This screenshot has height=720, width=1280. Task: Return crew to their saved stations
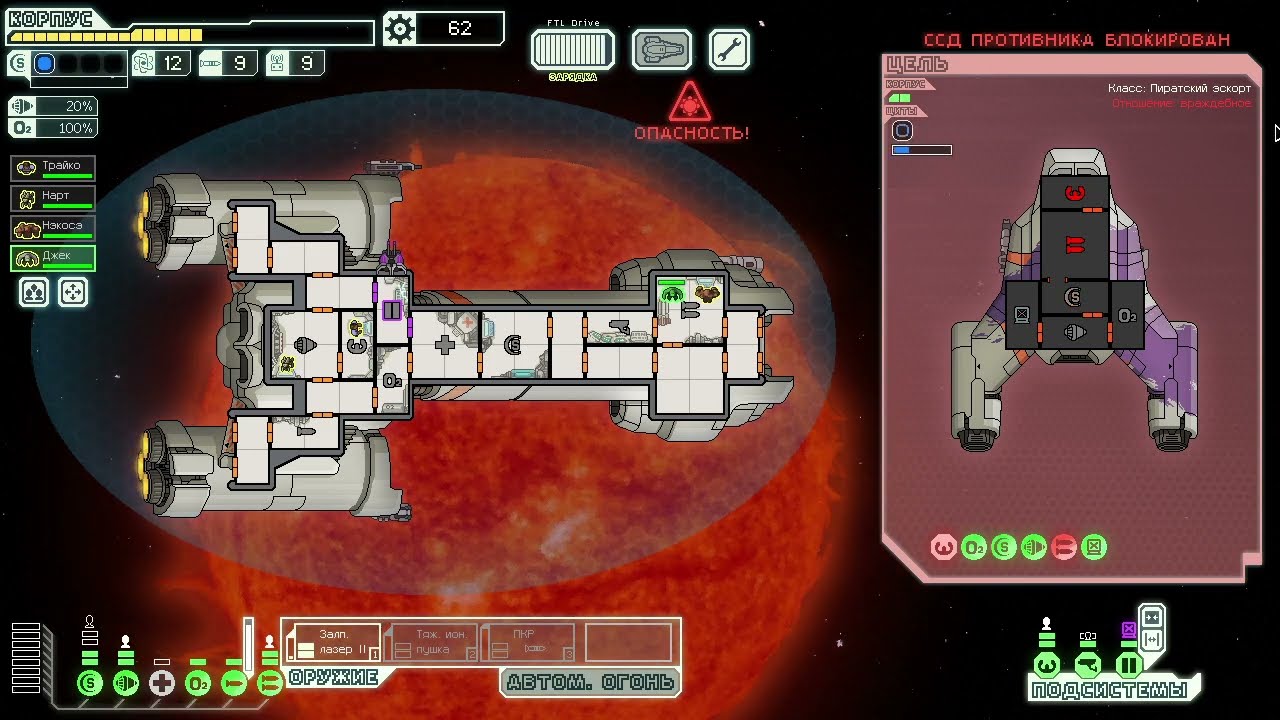[73, 292]
